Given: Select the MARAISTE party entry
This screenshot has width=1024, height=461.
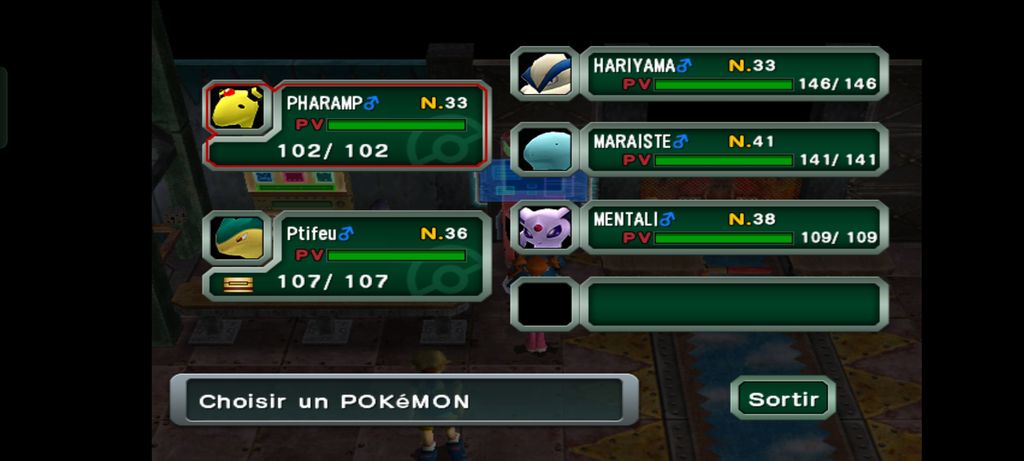Looking at the screenshot, I should (734, 150).
